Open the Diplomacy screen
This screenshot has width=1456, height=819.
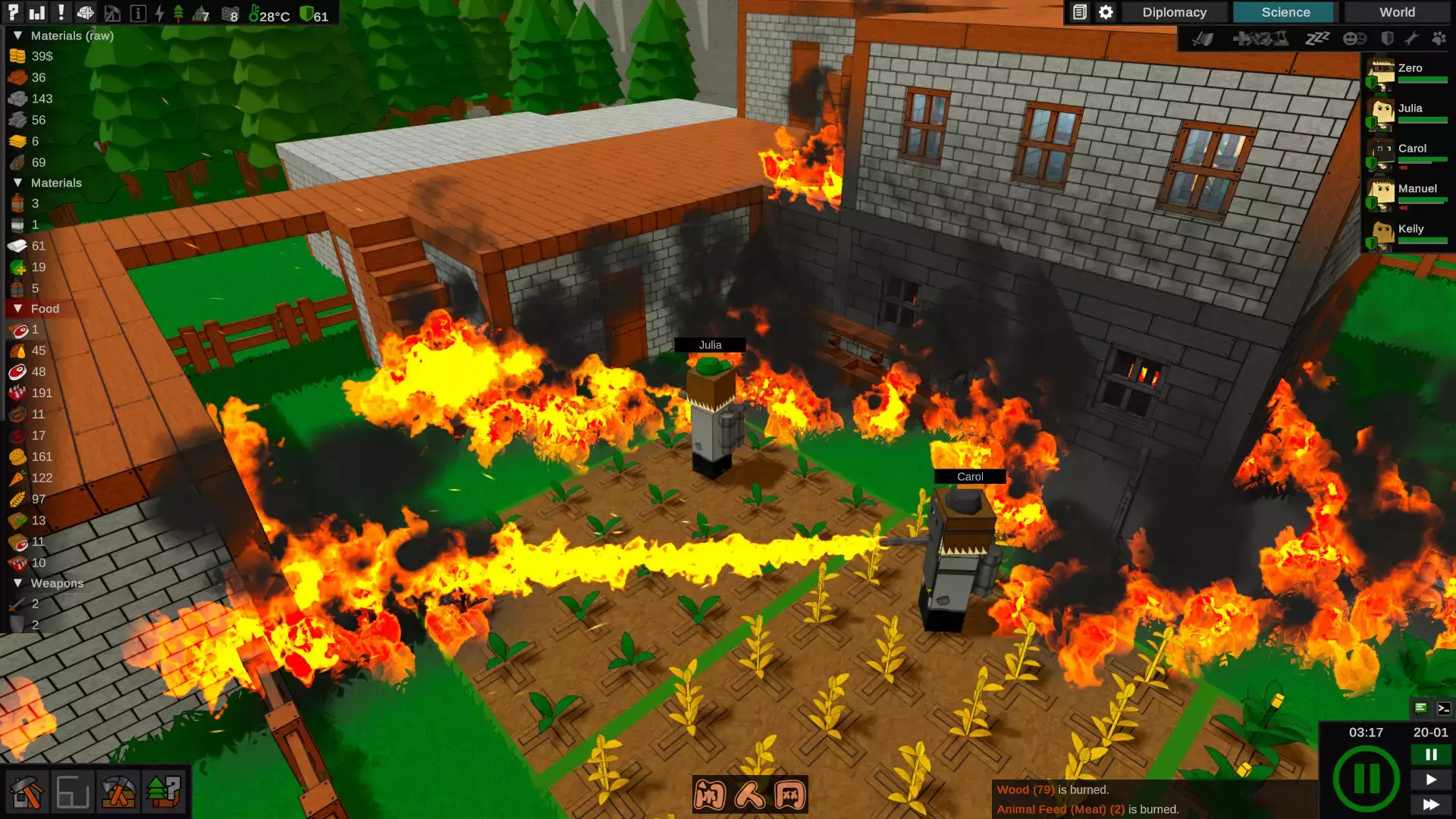1174,12
